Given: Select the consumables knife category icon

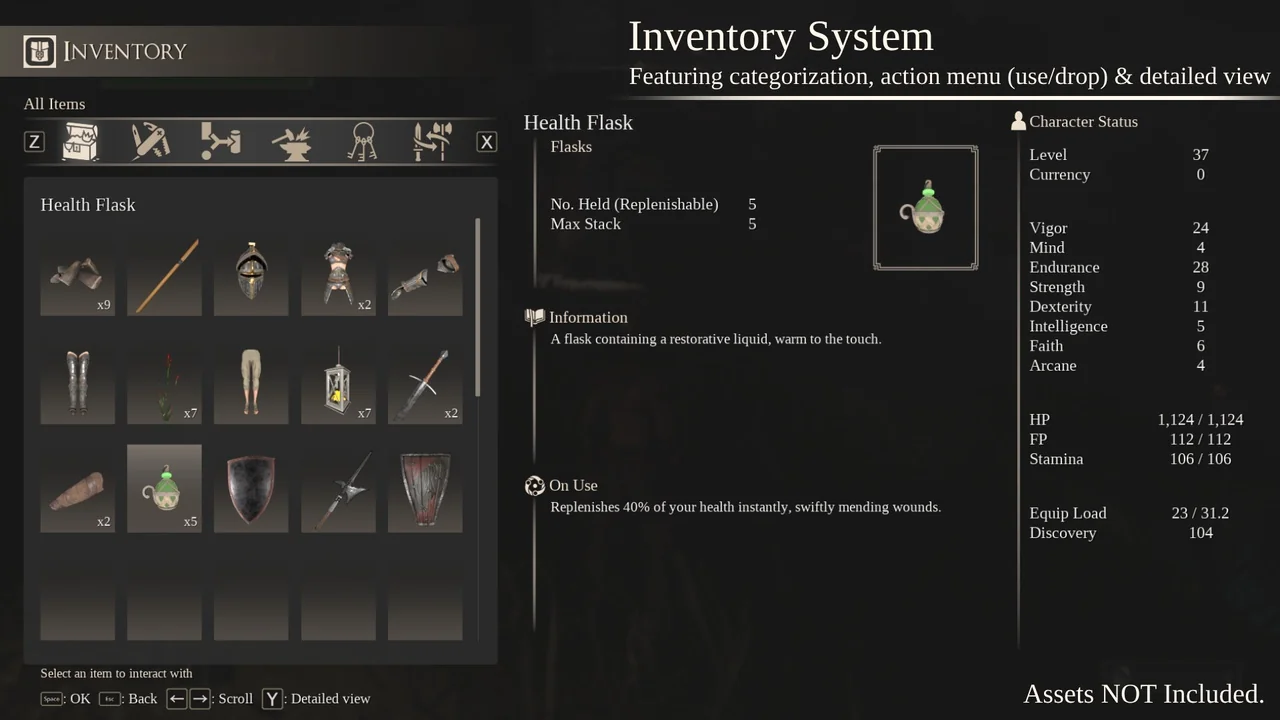Looking at the screenshot, I should coord(150,141).
